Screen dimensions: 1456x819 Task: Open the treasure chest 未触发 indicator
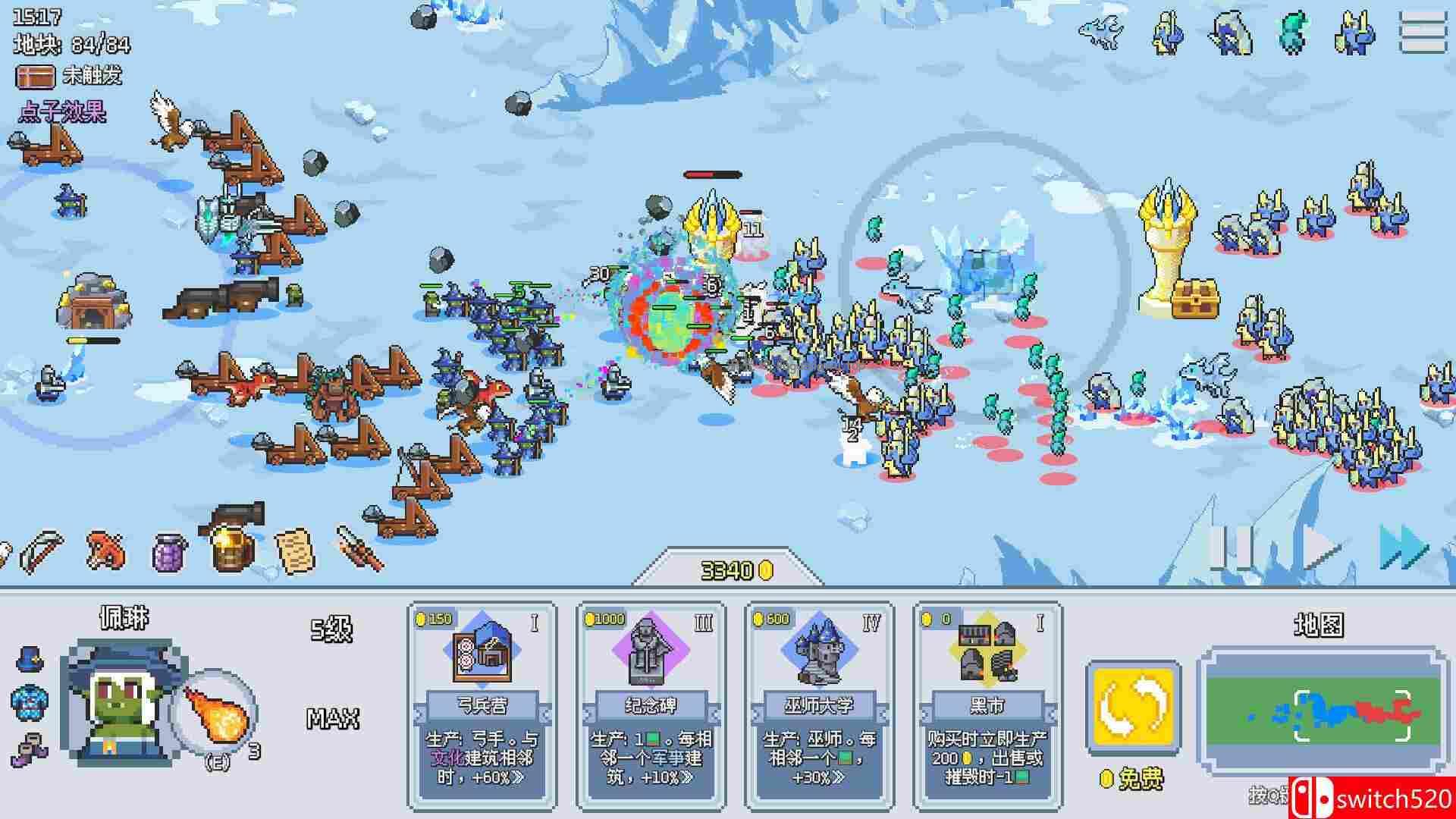(35, 76)
